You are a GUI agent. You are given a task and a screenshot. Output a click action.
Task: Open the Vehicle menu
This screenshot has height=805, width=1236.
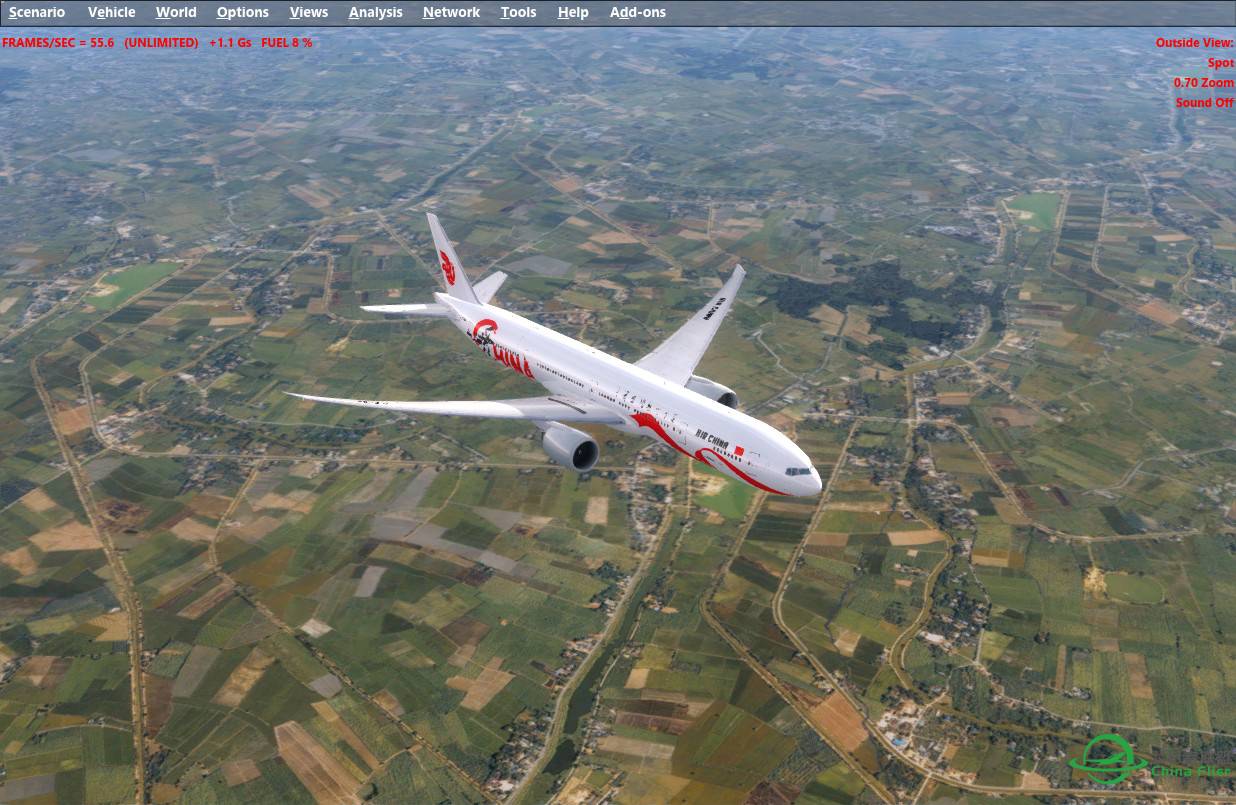coord(111,12)
